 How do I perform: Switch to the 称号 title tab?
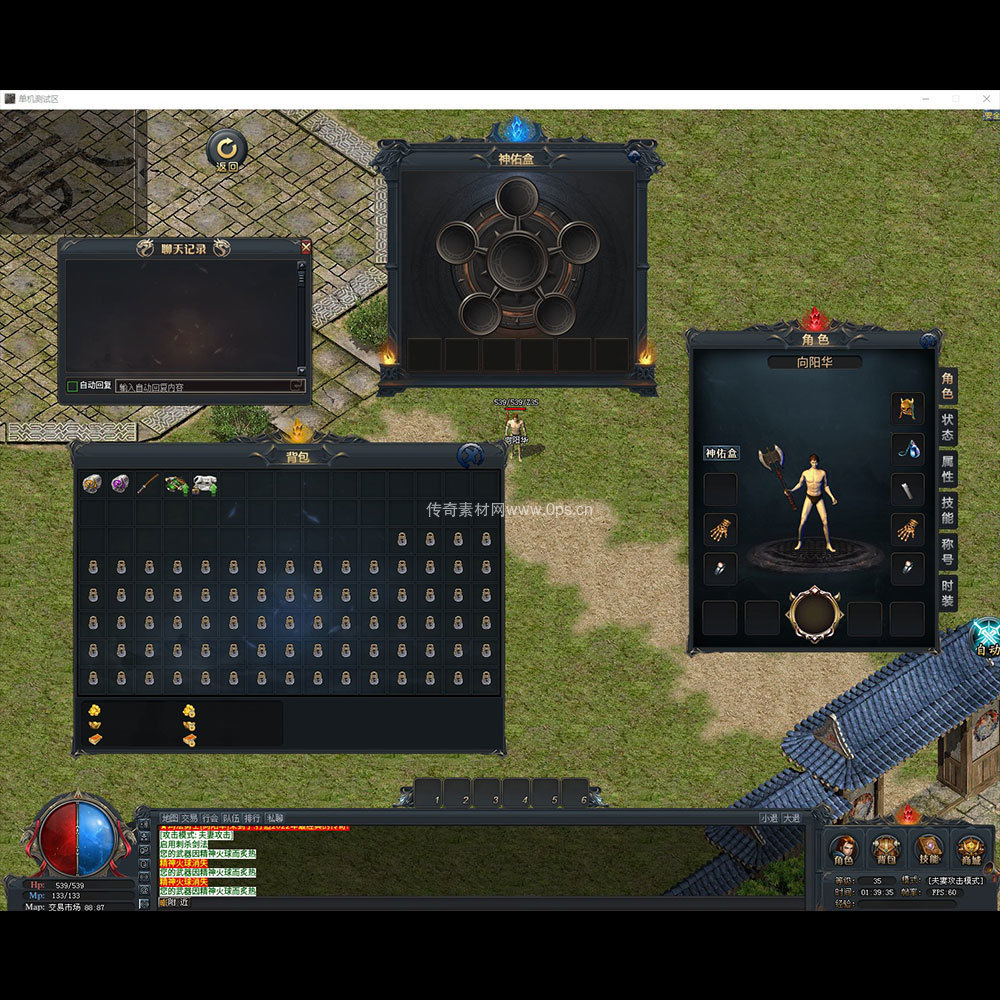947,552
